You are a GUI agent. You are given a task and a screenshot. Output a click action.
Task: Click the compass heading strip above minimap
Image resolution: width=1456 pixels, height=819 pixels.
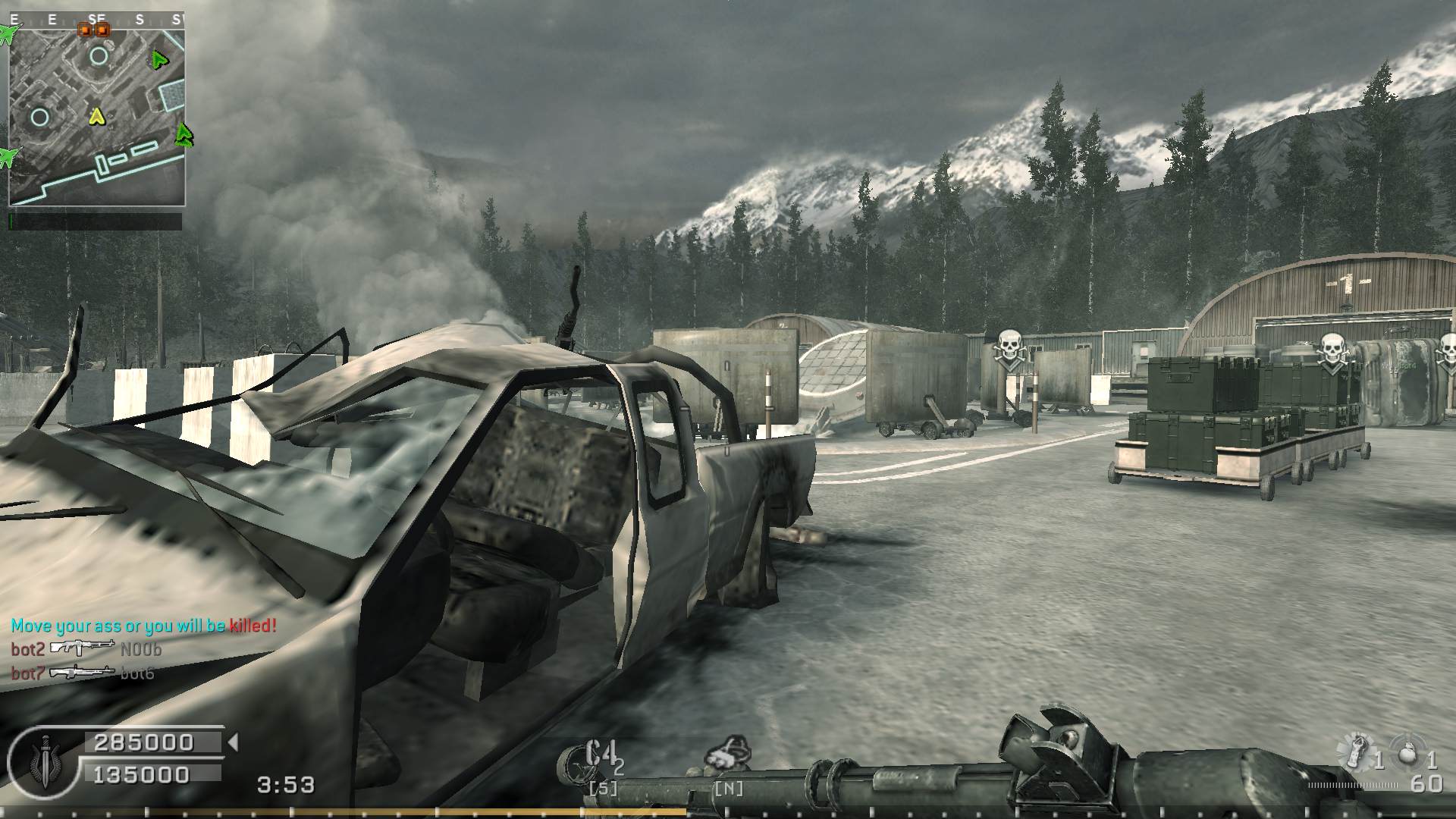point(96,20)
